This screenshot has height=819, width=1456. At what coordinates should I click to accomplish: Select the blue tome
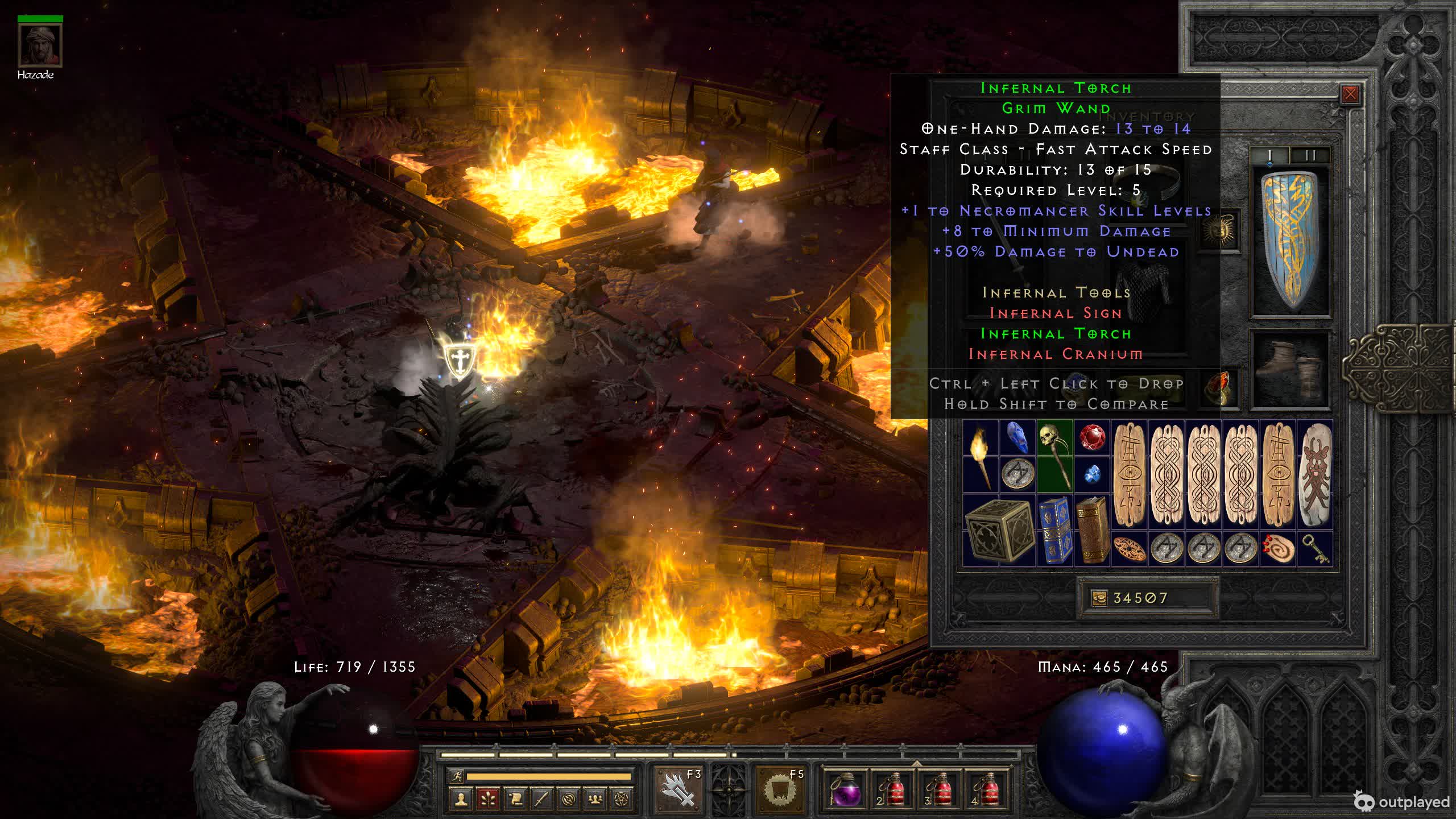[x=1054, y=530]
